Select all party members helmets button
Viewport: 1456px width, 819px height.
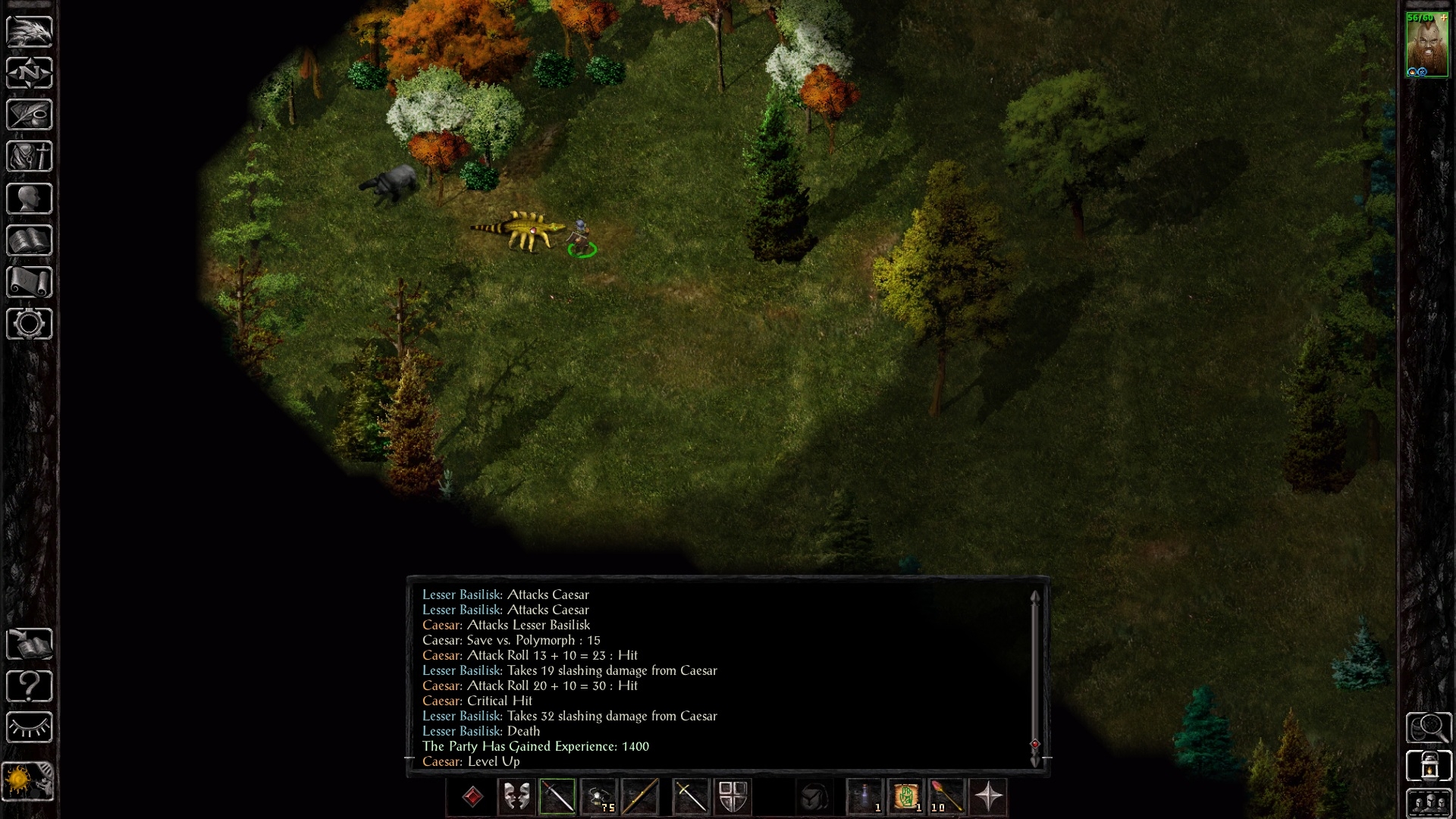point(1429,803)
